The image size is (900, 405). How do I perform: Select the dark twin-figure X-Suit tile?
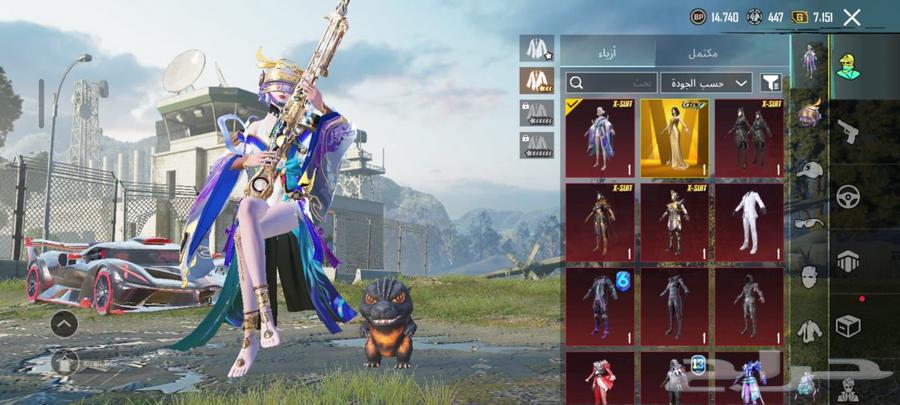click(x=749, y=137)
